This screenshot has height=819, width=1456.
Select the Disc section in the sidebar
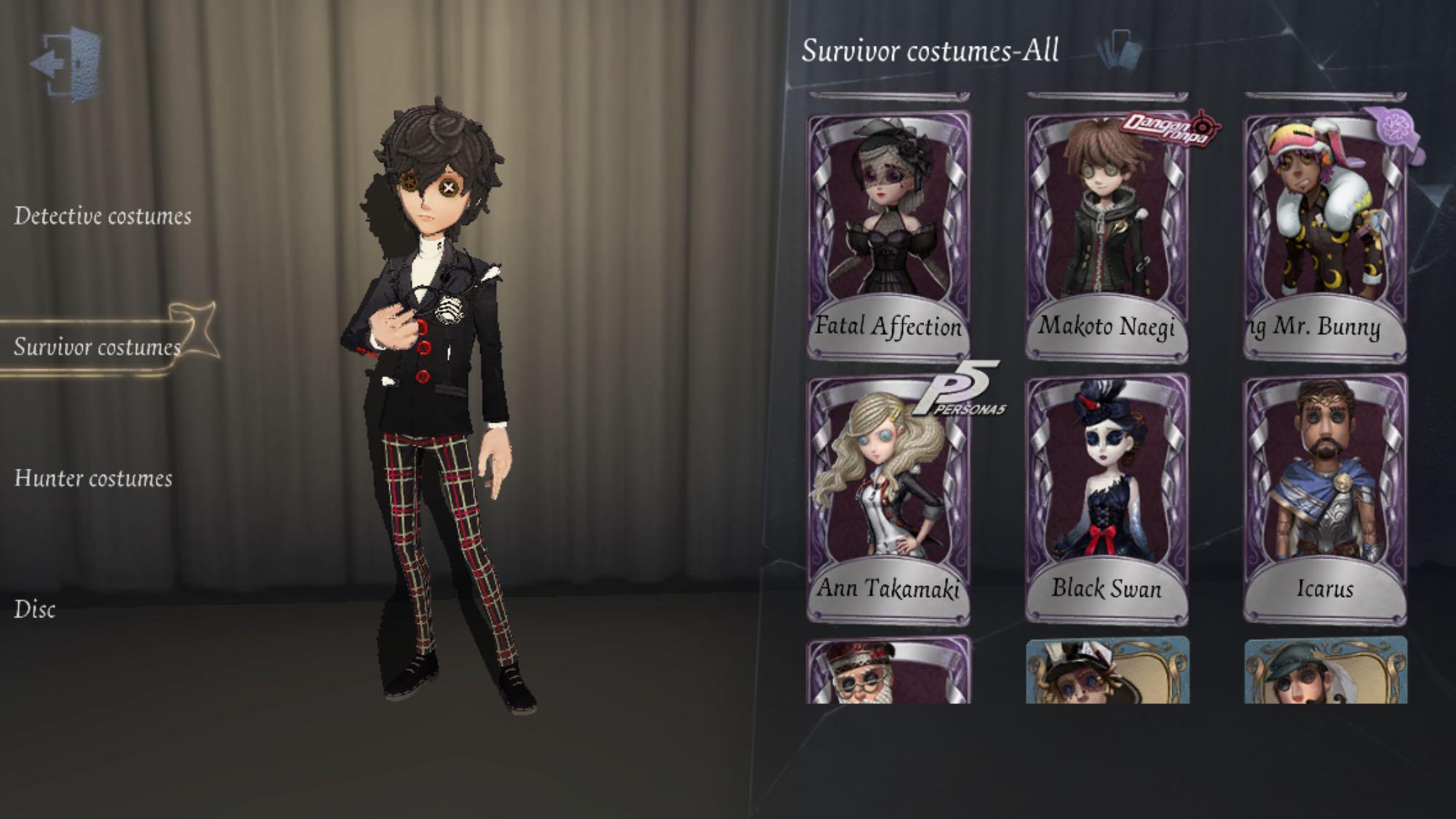[x=35, y=612]
